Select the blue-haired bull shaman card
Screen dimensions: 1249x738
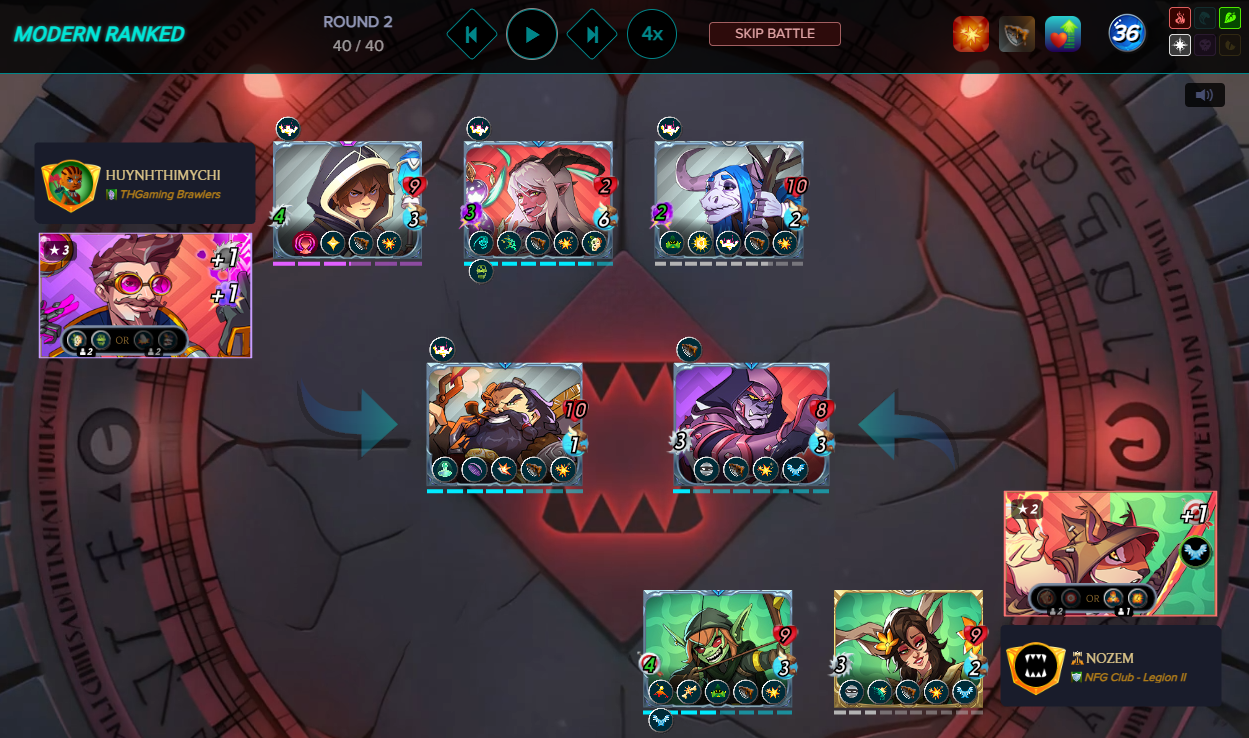click(x=729, y=200)
